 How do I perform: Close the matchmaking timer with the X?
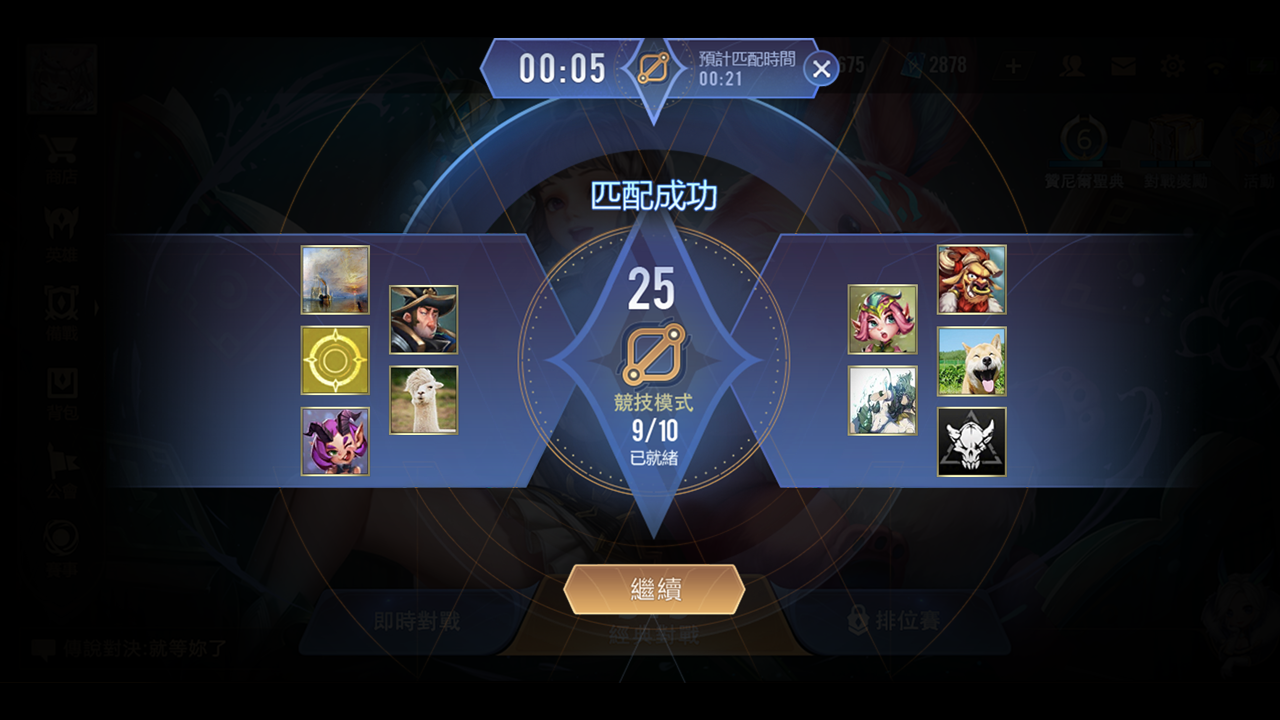point(821,69)
